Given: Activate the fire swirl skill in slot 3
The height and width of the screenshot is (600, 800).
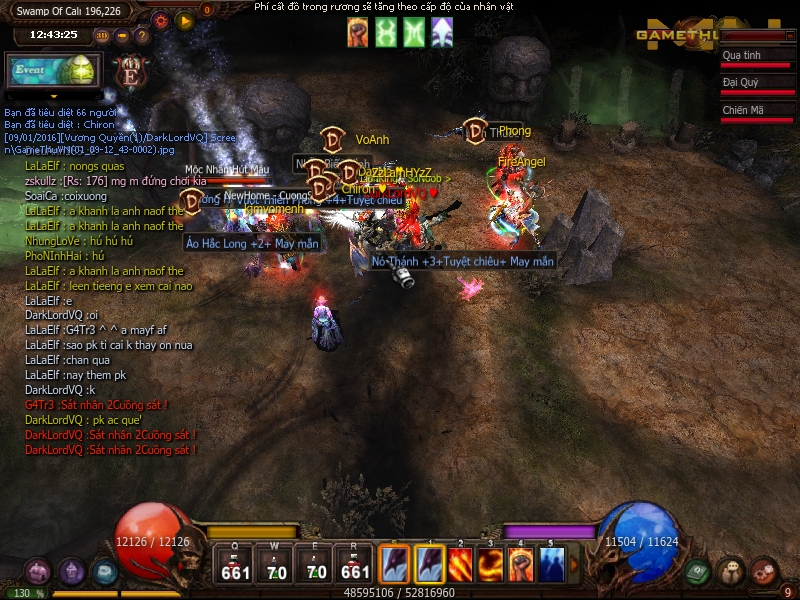Looking at the screenshot, I should (x=490, y=564).
